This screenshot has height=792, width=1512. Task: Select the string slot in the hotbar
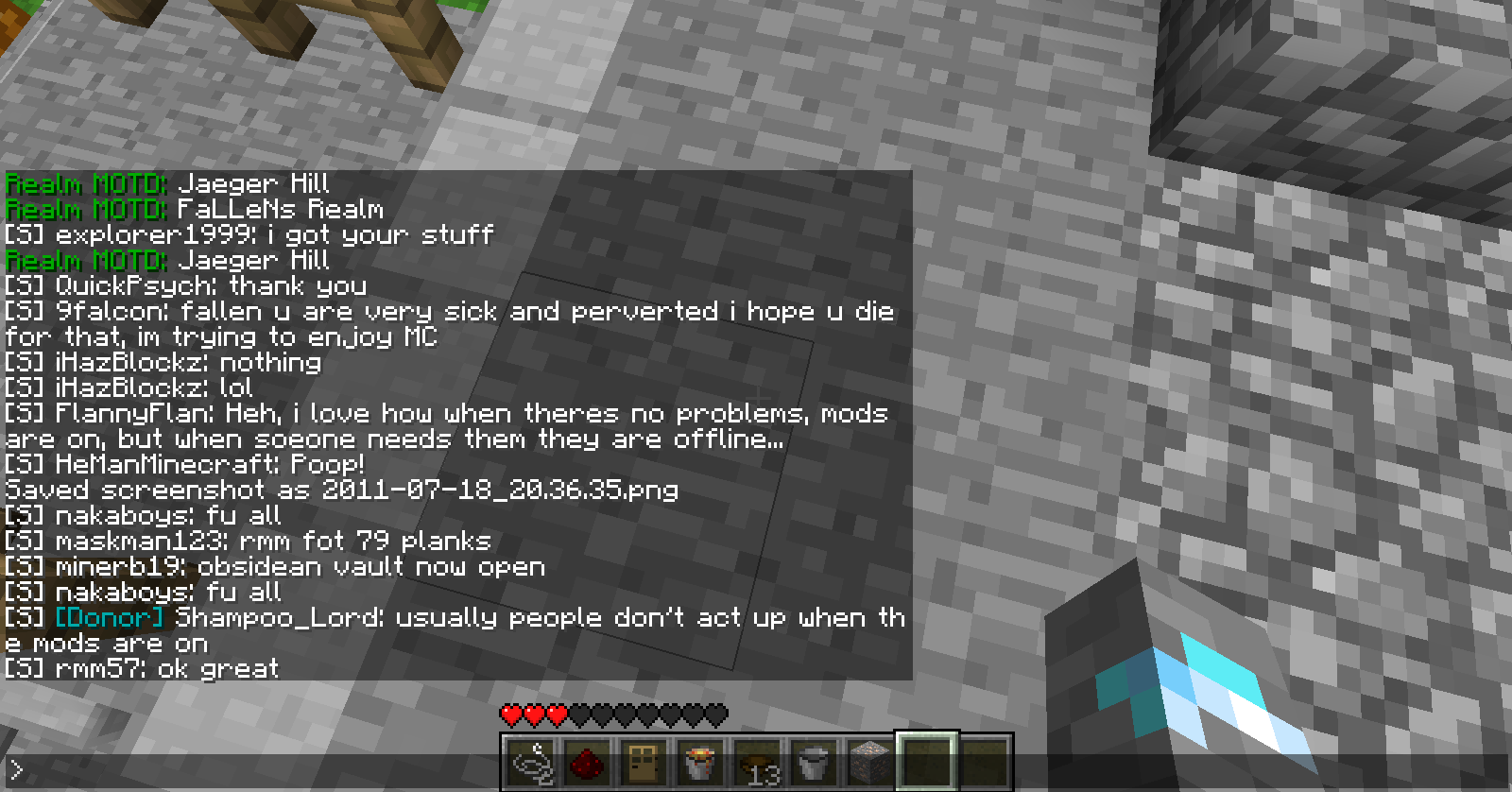pos(531,762)
